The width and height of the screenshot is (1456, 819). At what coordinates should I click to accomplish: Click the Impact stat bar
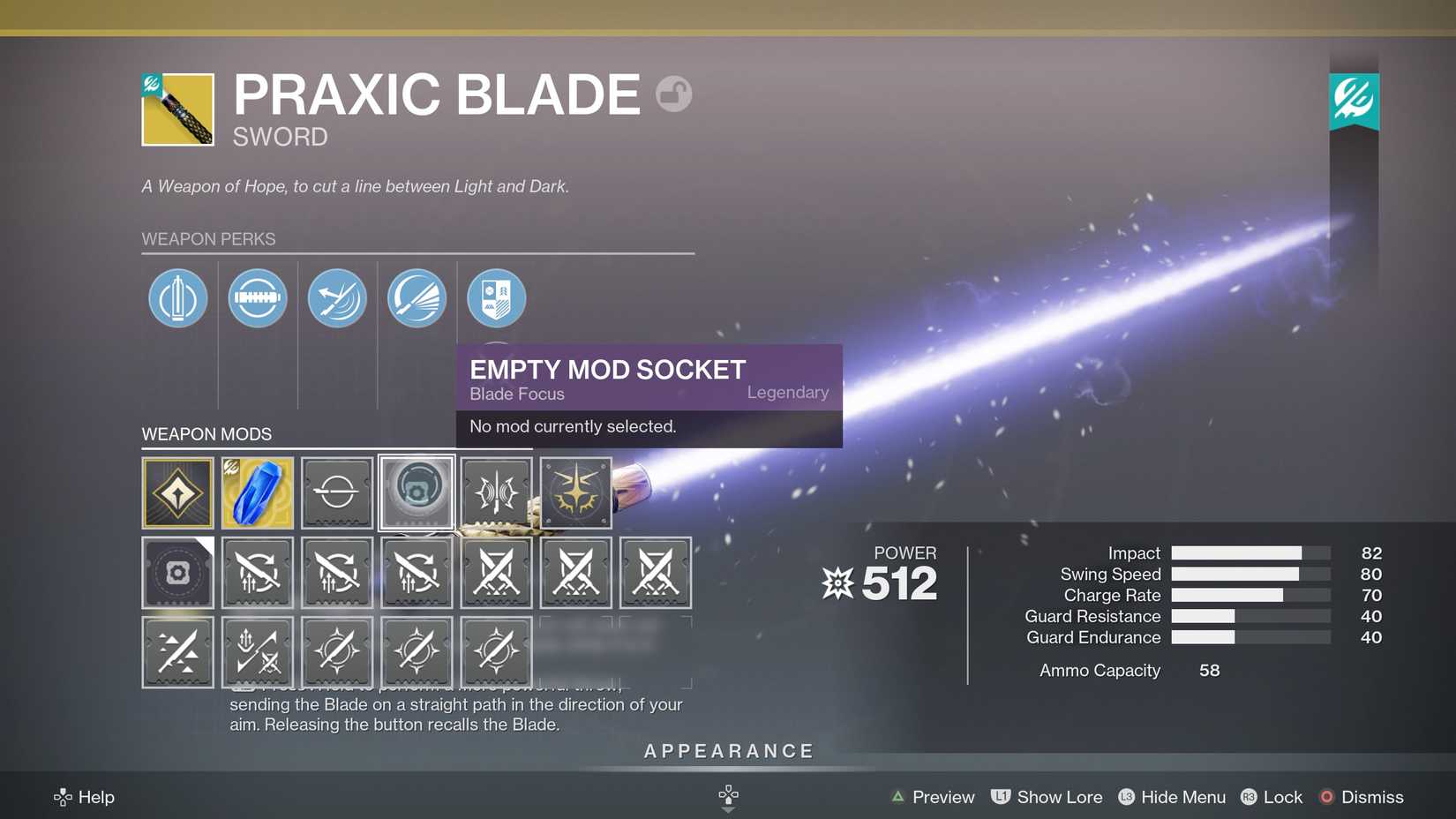point(1249,552)
